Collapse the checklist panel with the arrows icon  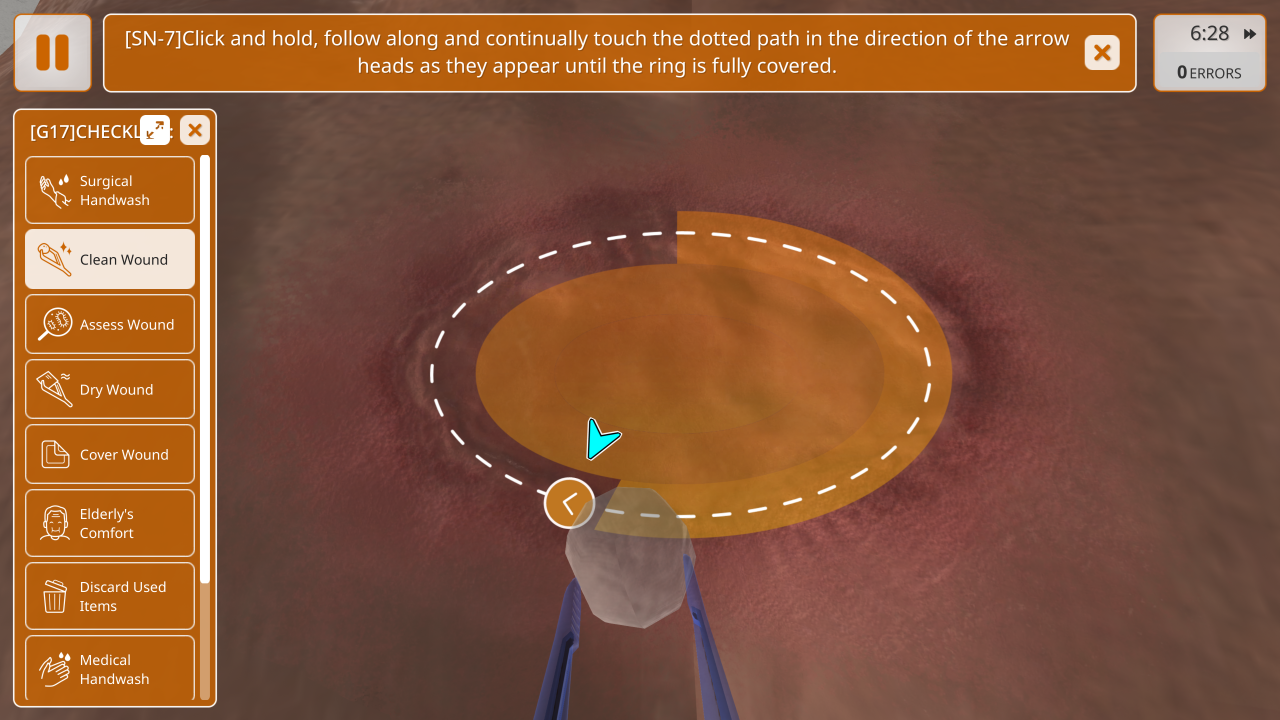click(155, 130)
